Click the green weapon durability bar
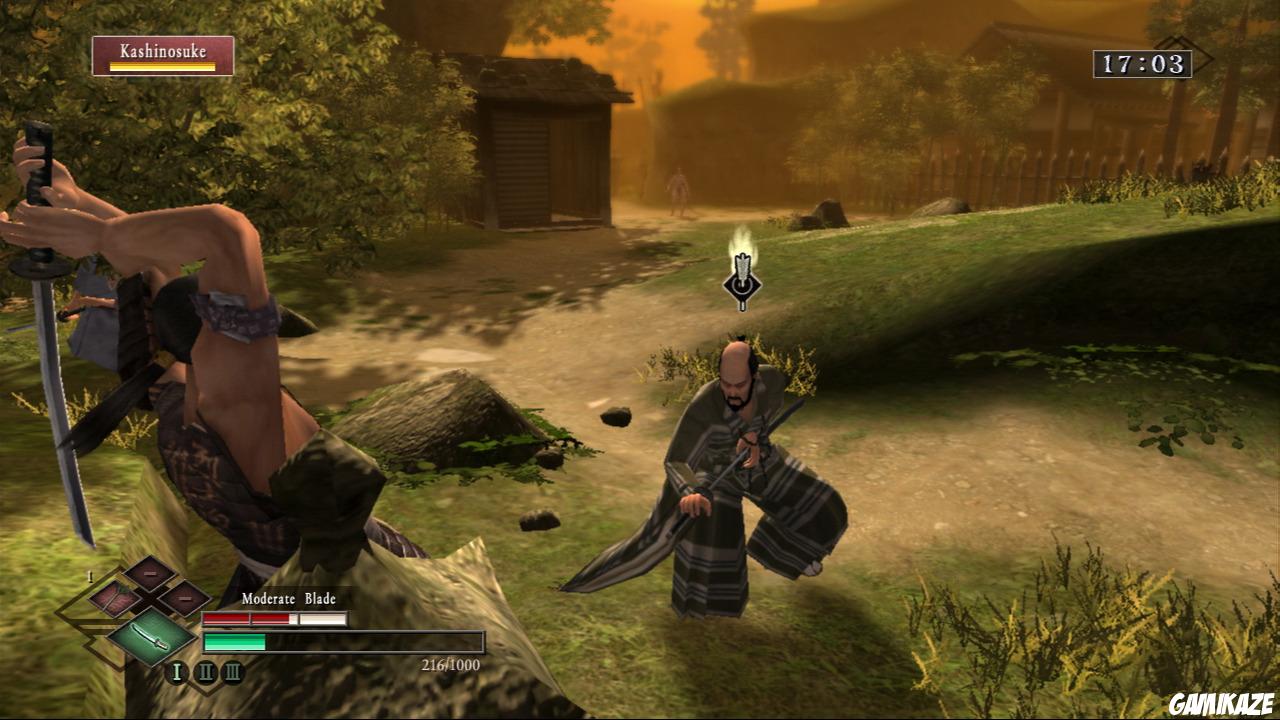The image size is (1280, 720). point(234,641)
